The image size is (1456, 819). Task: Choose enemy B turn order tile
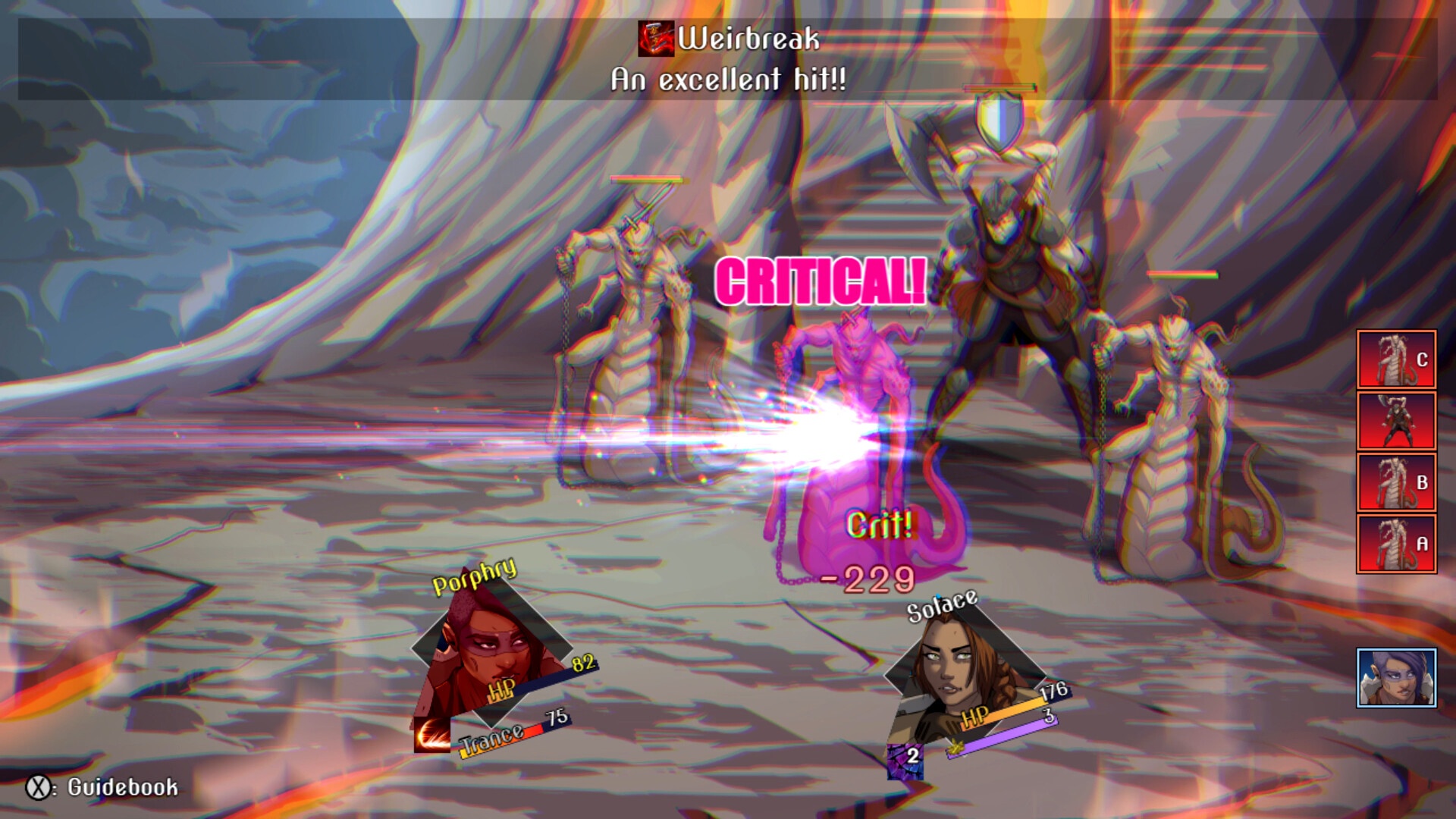click(x=1396, y=482)
